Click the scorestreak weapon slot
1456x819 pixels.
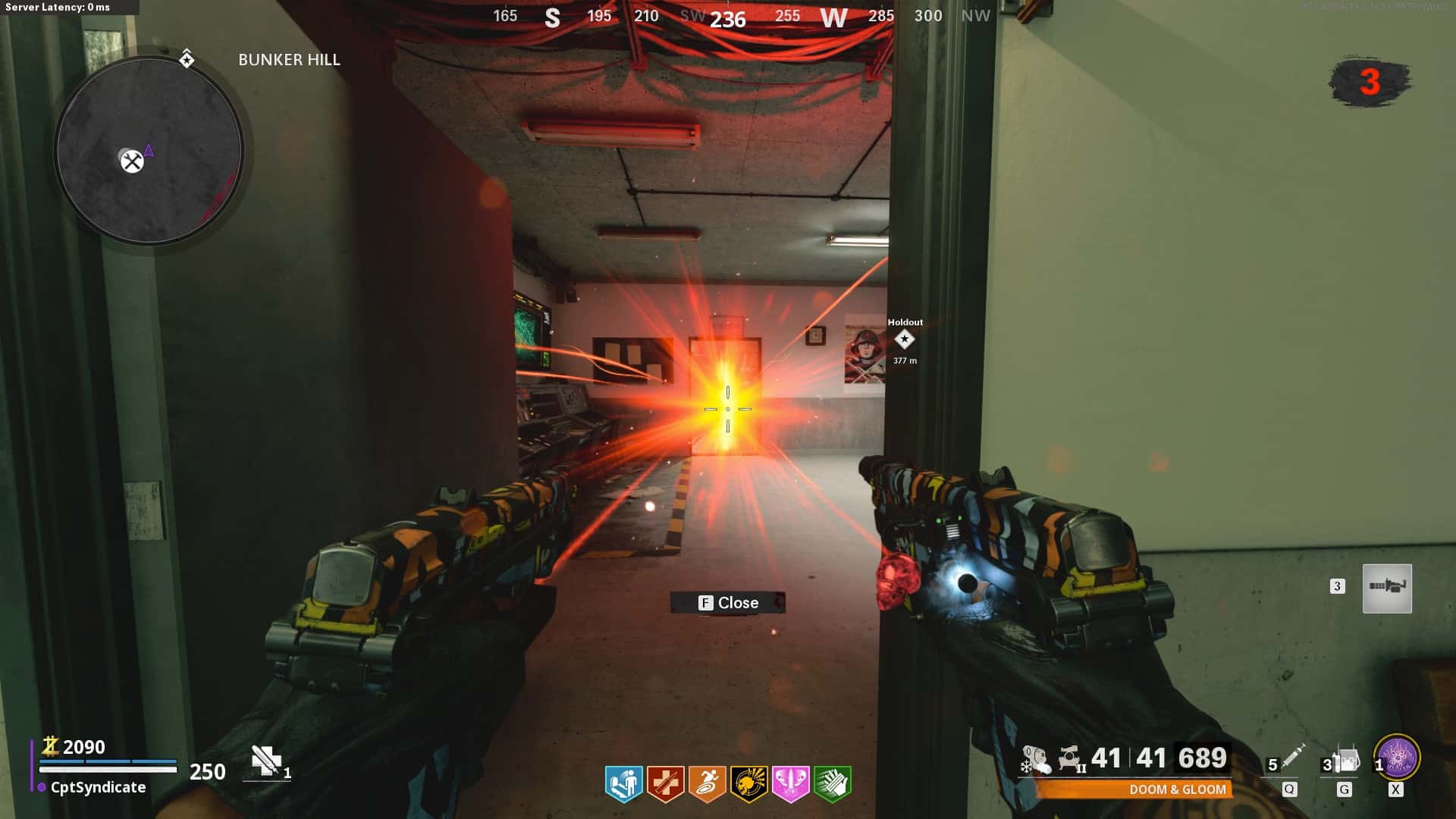1387,588
